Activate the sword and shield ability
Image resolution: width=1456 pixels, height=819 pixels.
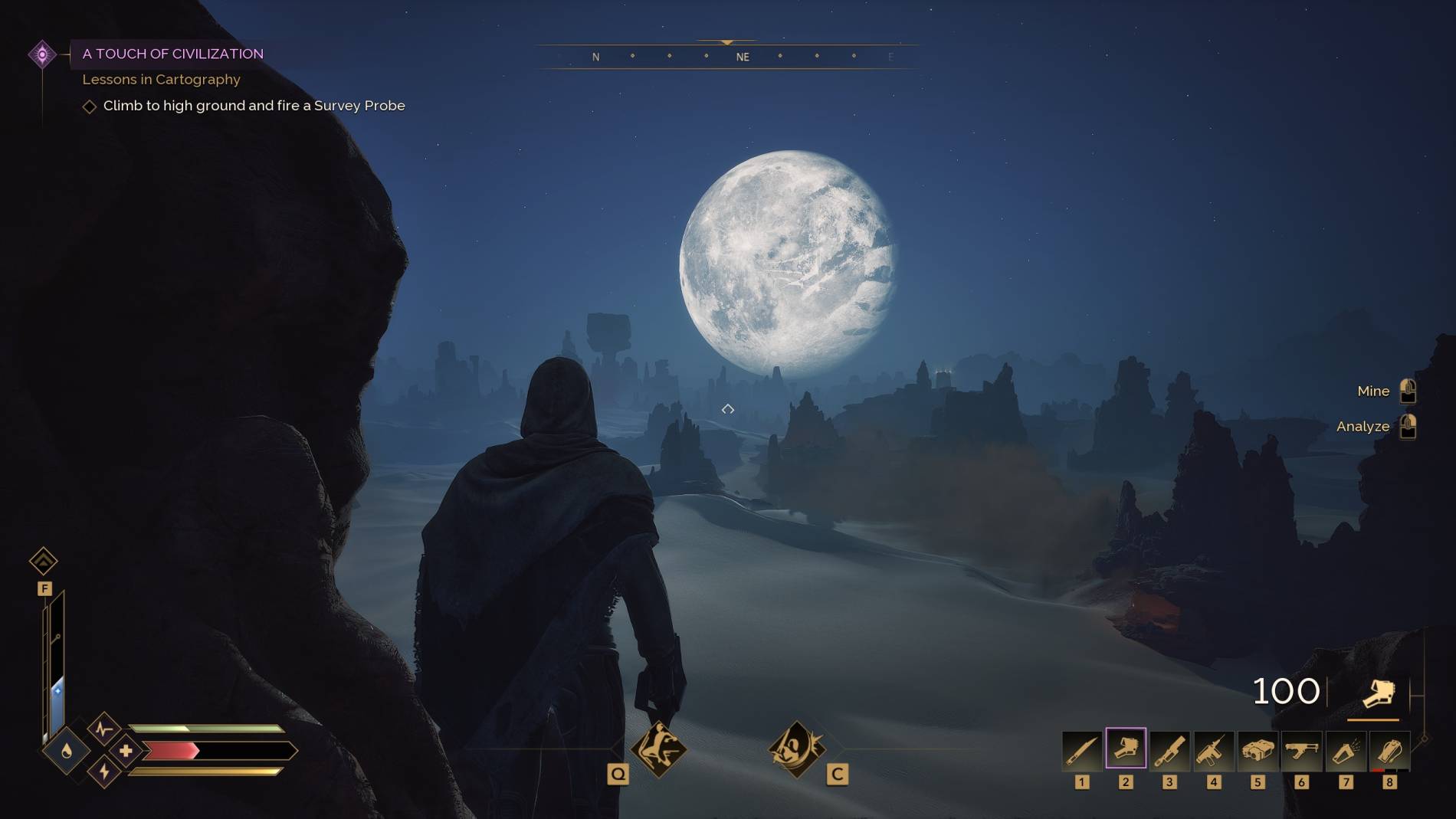797,749
